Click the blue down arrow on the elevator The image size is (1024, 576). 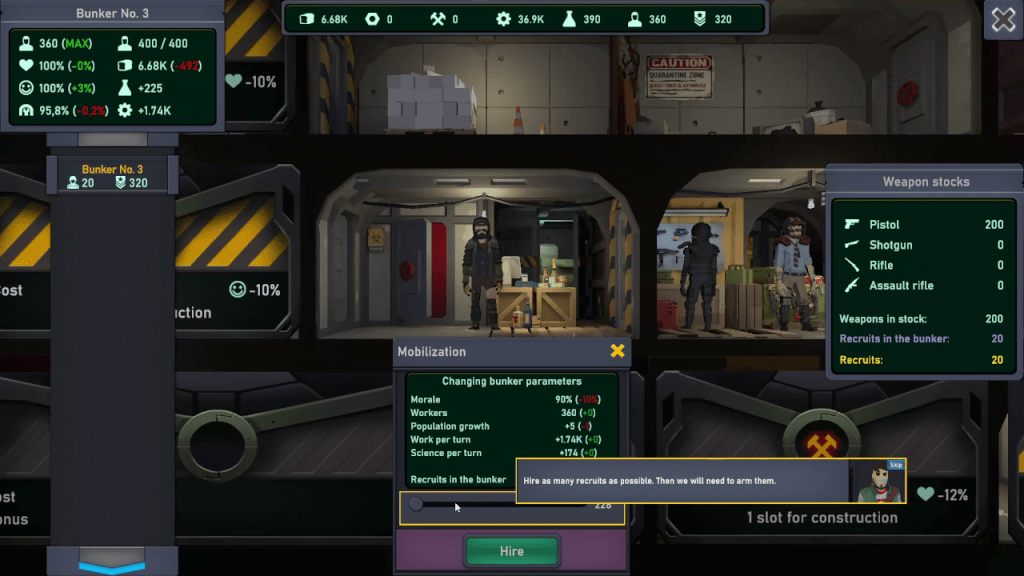click(x=112, y=566)
